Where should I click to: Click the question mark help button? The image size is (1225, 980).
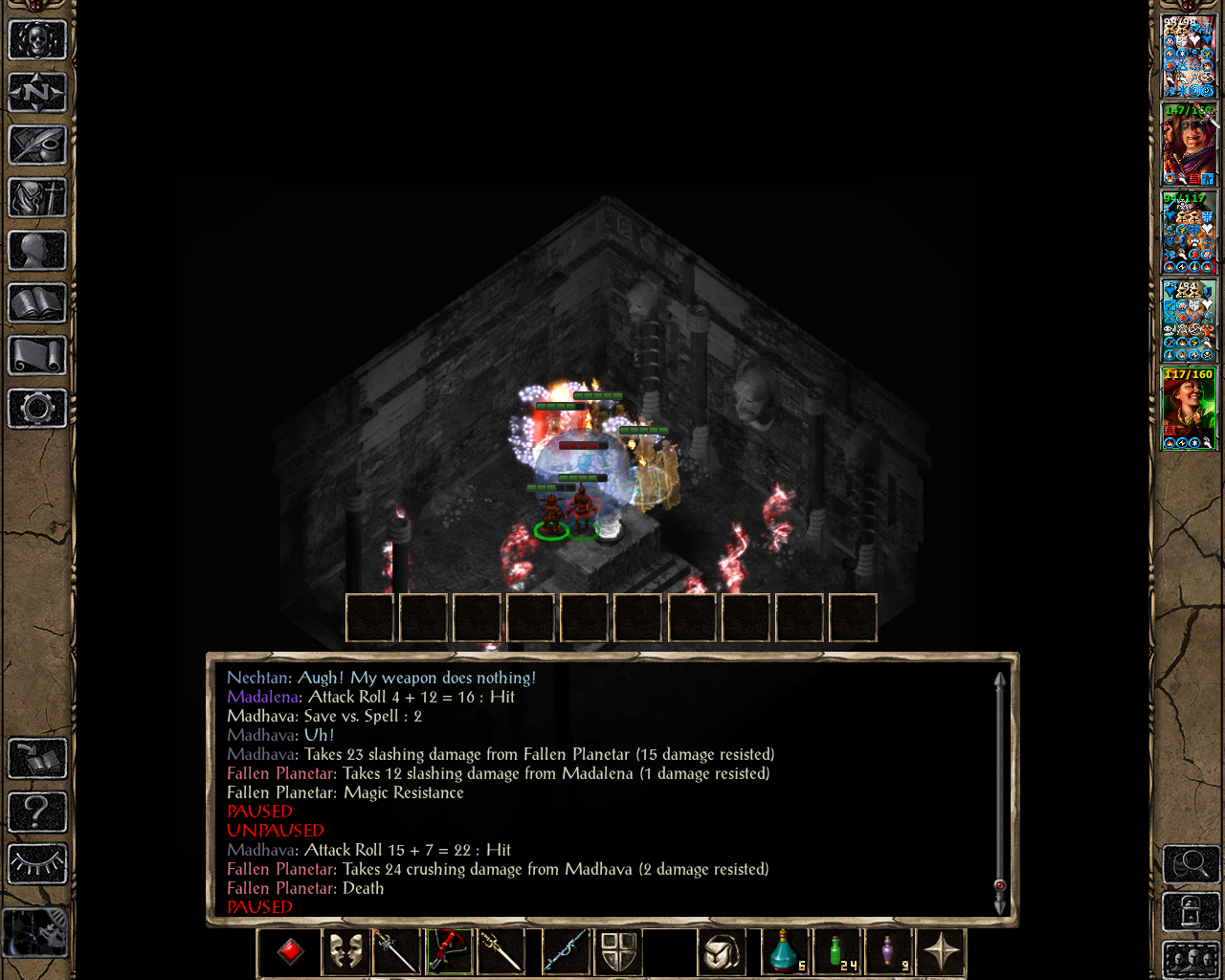[37, 812]
